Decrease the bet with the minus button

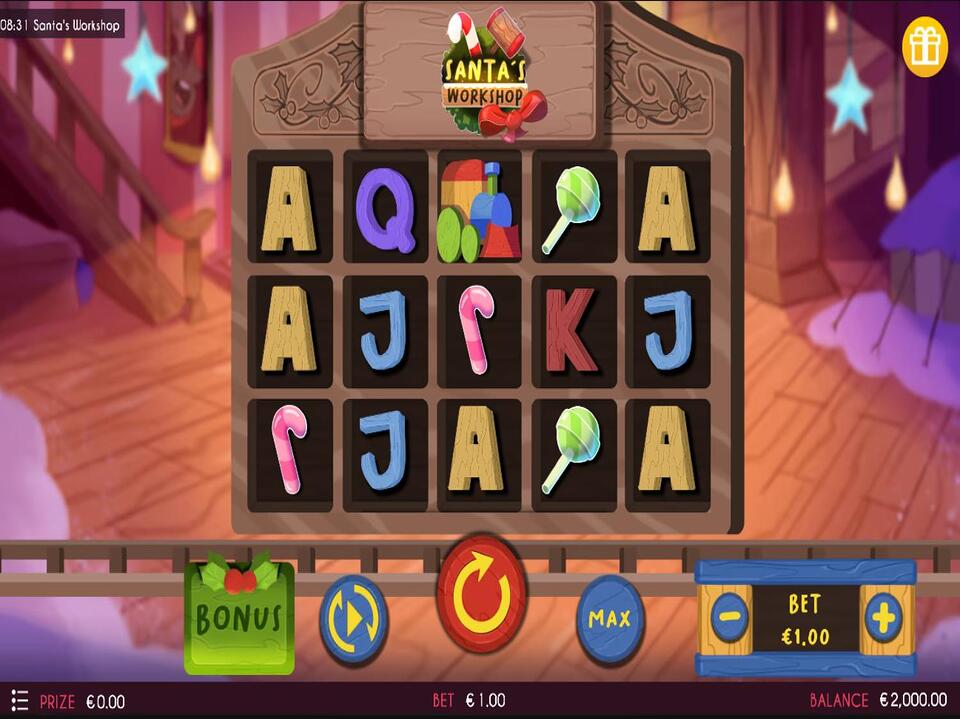pos(730,618)
